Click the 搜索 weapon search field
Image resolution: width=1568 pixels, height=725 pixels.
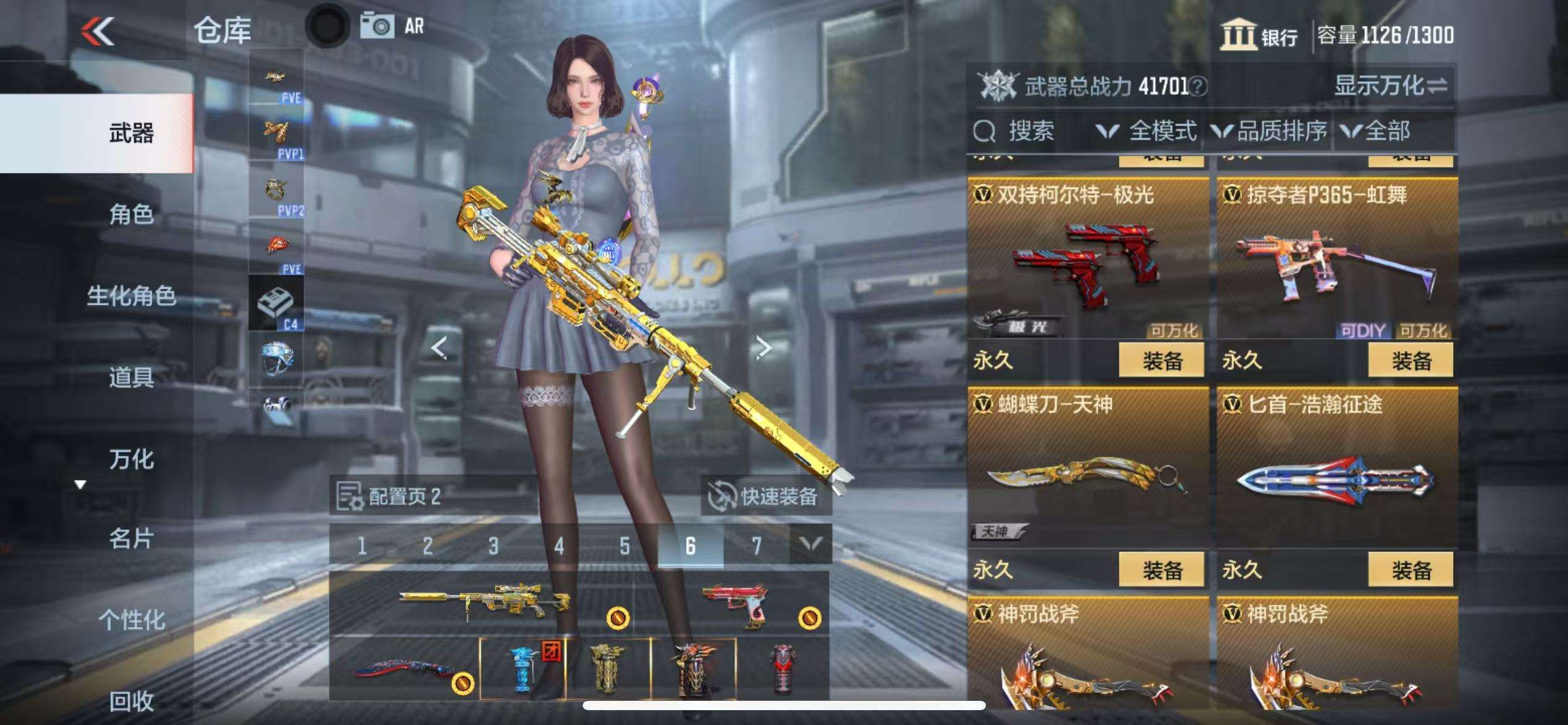[1030, 131]
